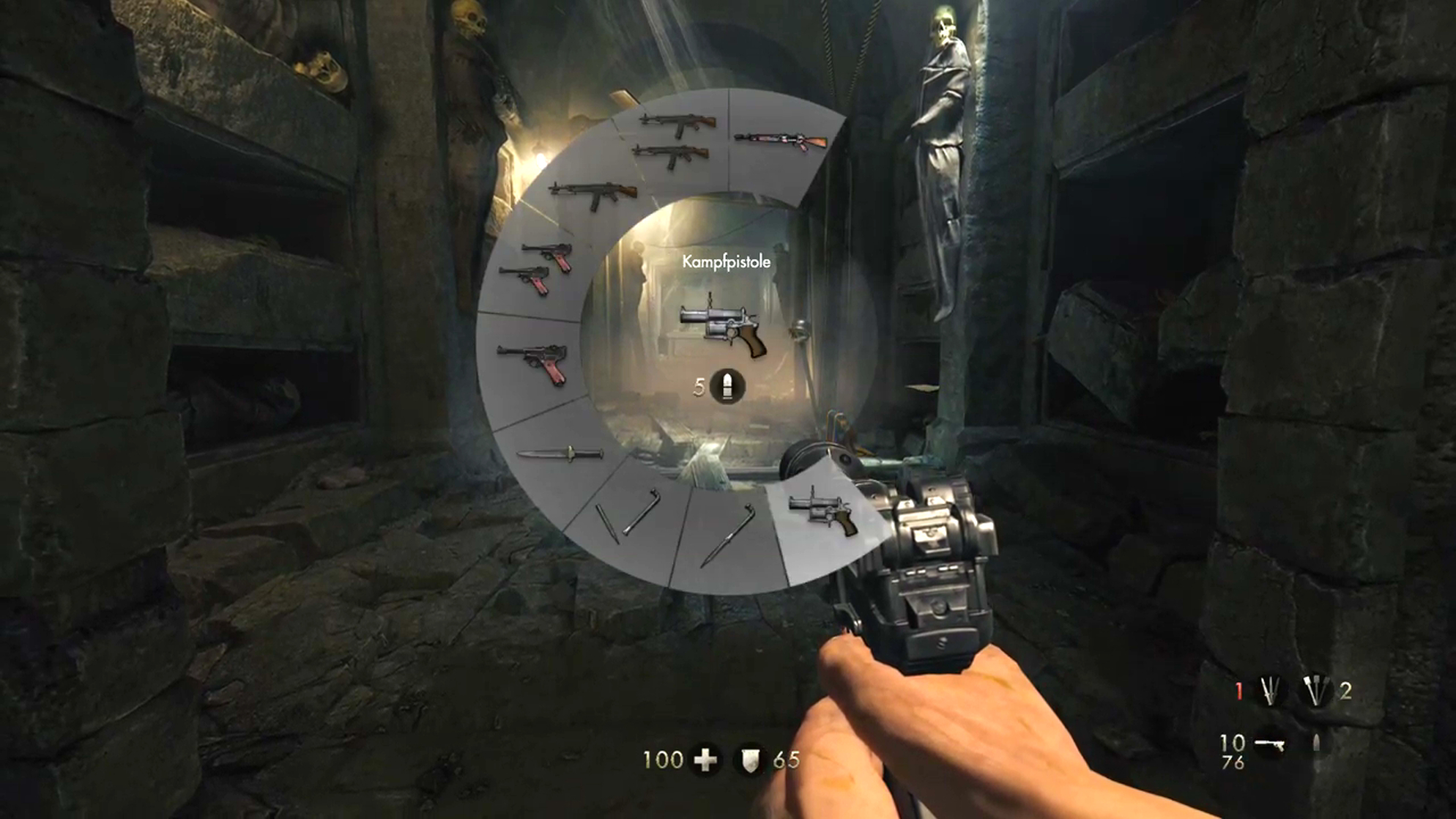The width and height of the screenshot is (1456, 819).
Task: Click the Kampfpistole weapon name label
Action: tap(727, 259)
